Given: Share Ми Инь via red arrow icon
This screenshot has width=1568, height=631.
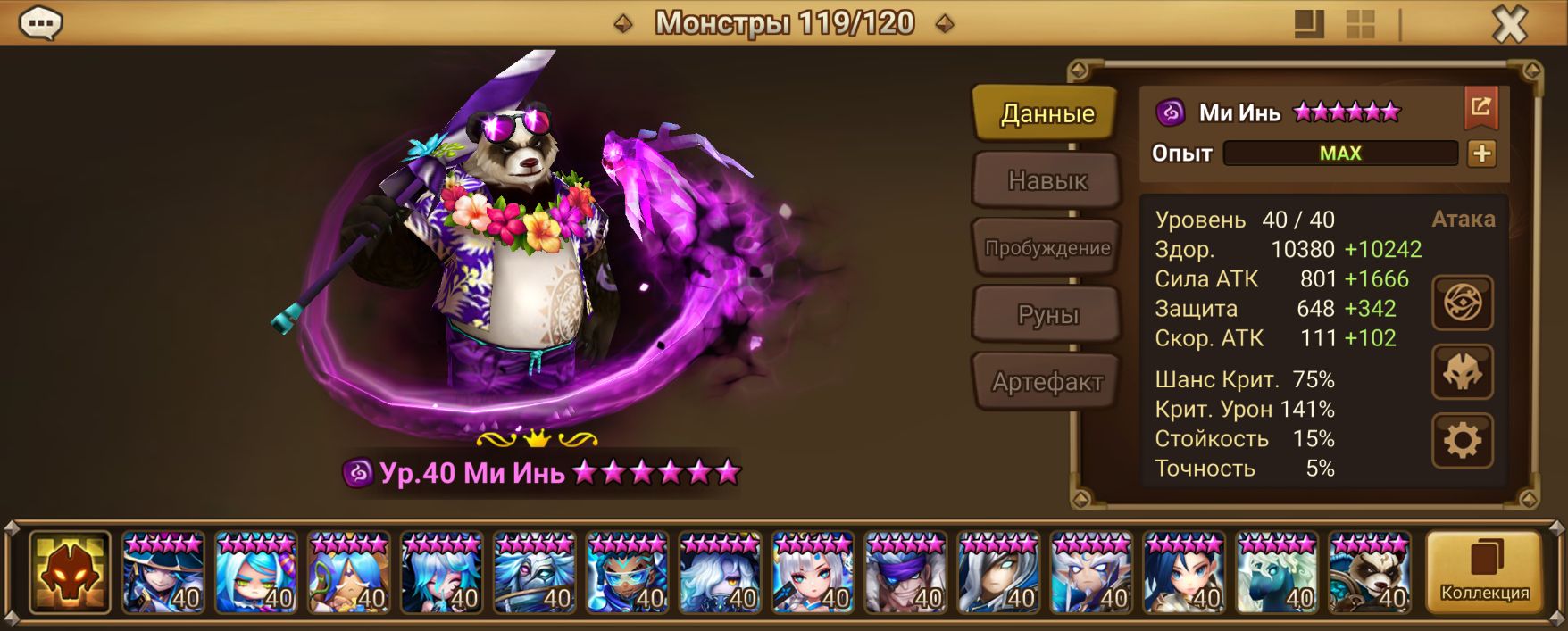Looking at the screenshot, I should tap(1480, 108).
